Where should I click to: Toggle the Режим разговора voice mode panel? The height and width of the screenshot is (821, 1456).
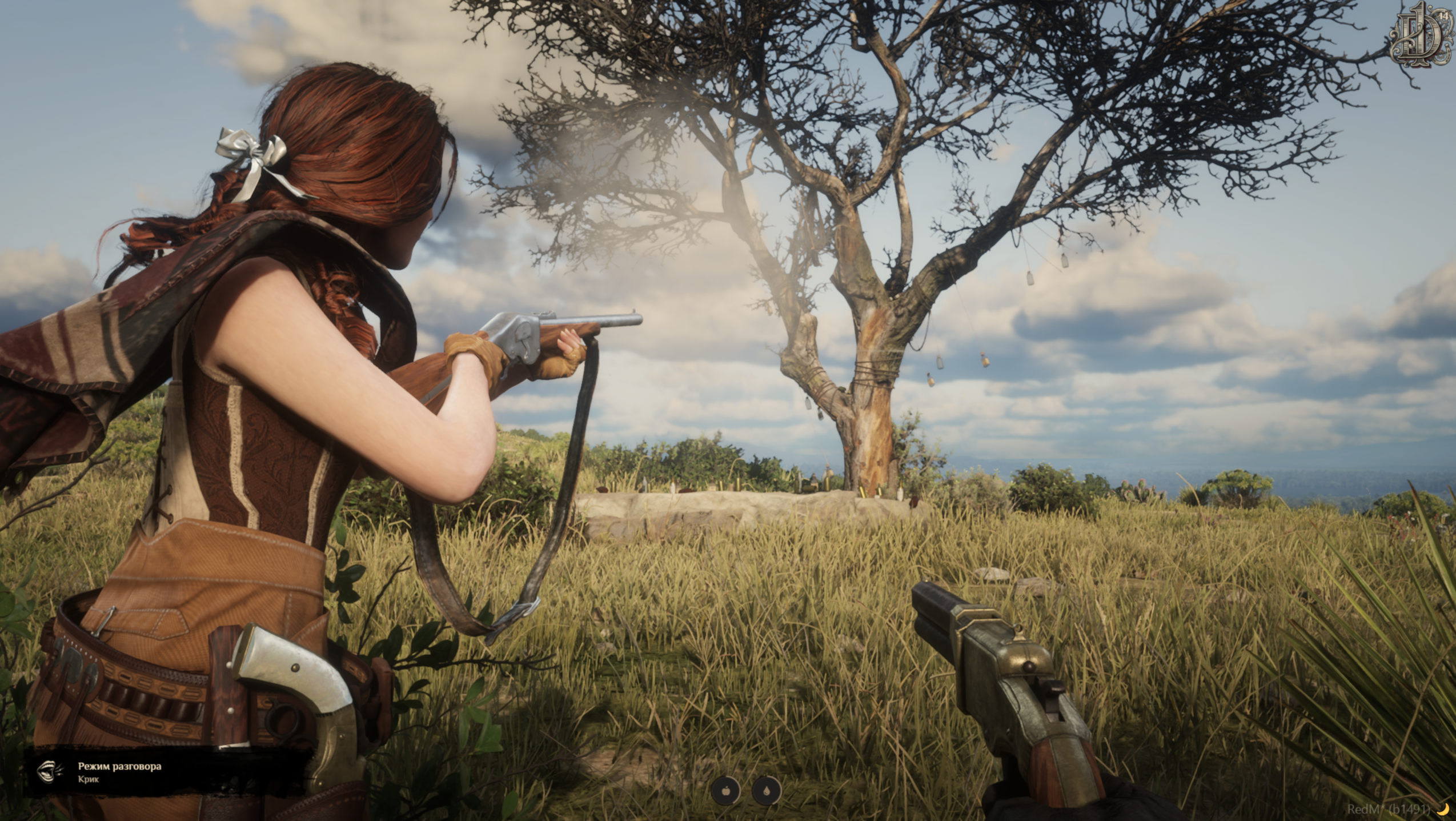click(120, 772)
